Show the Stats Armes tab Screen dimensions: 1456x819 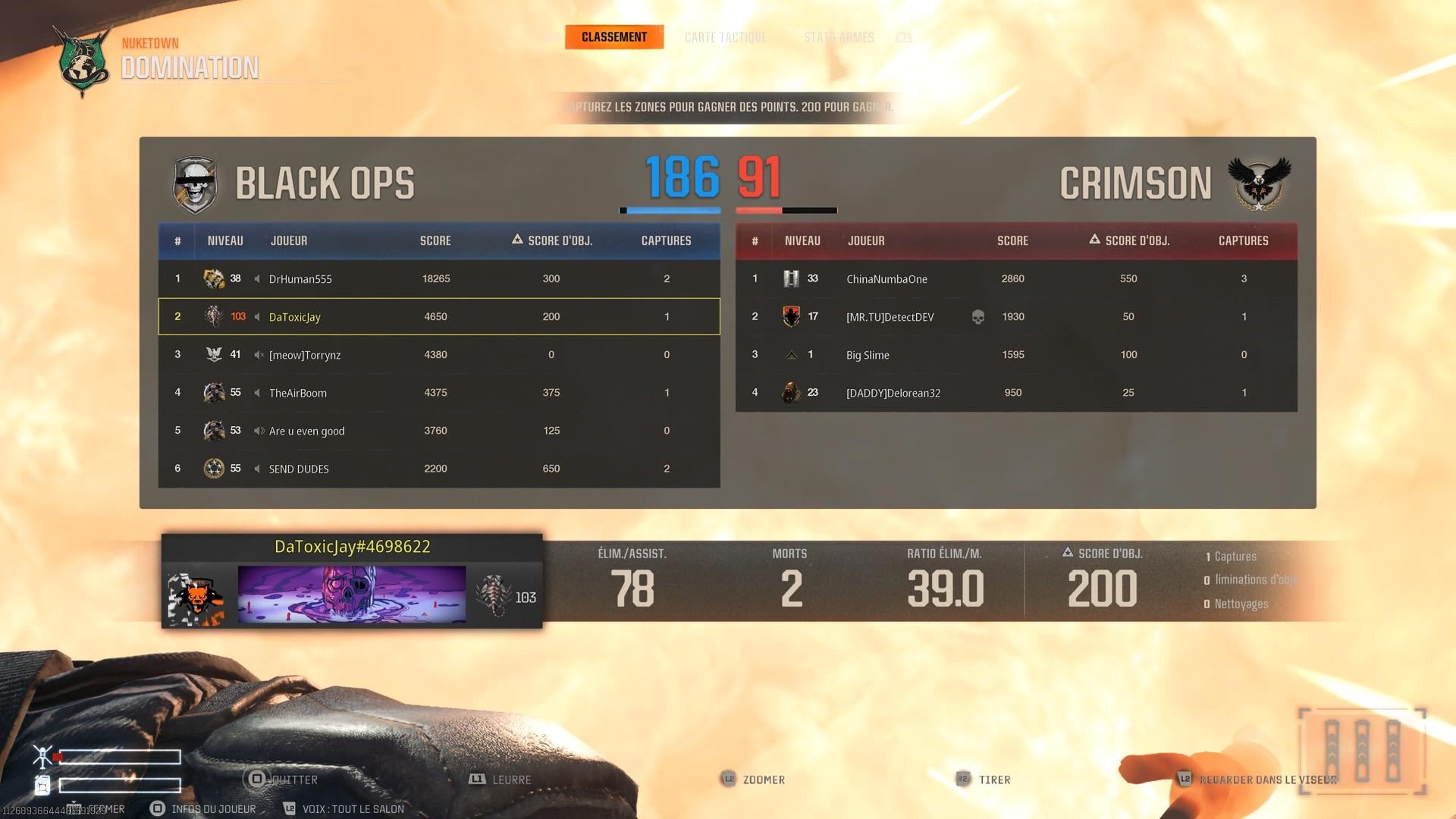click(x=839, y=37)
